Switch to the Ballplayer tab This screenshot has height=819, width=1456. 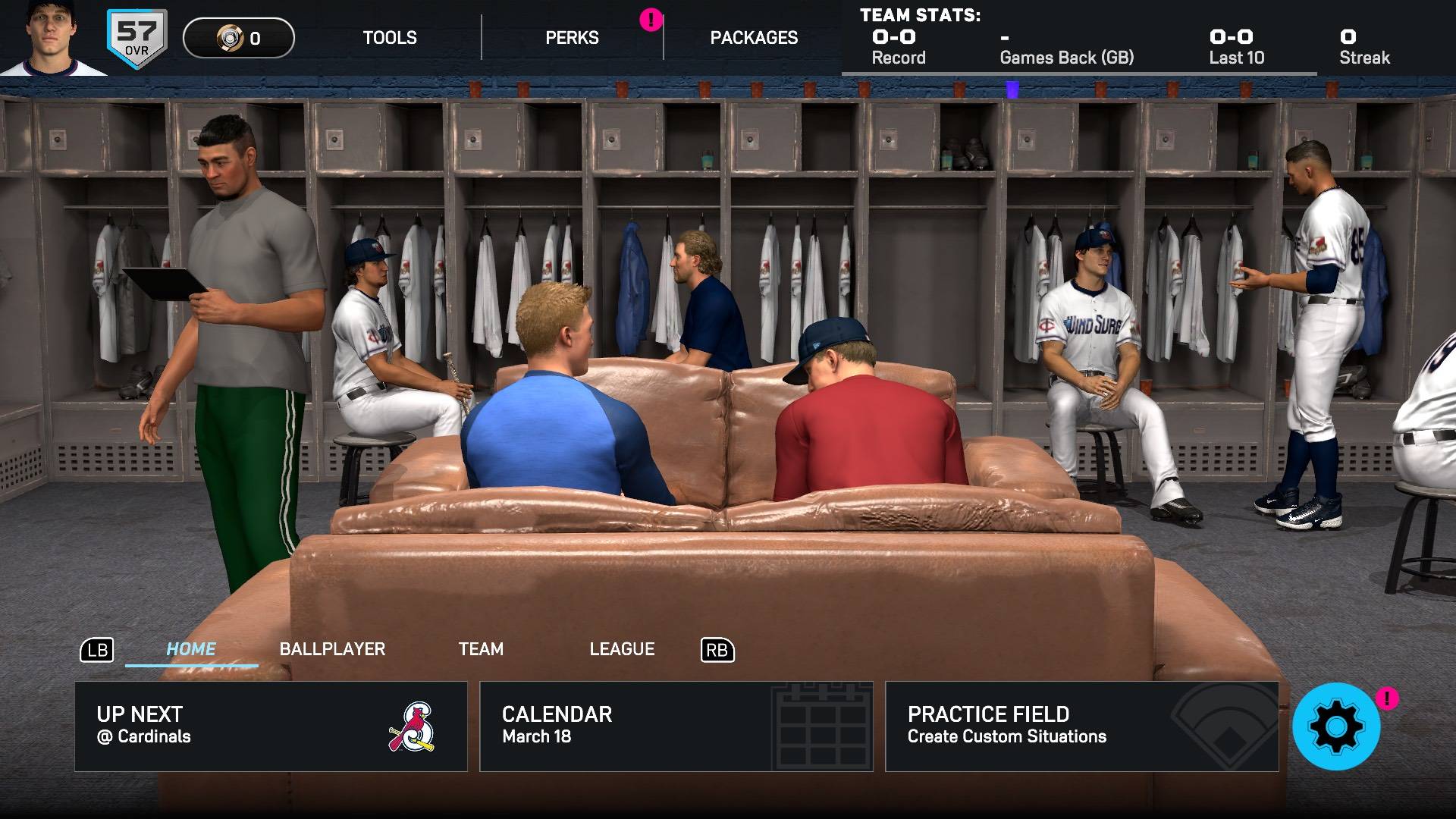(332, 649)
